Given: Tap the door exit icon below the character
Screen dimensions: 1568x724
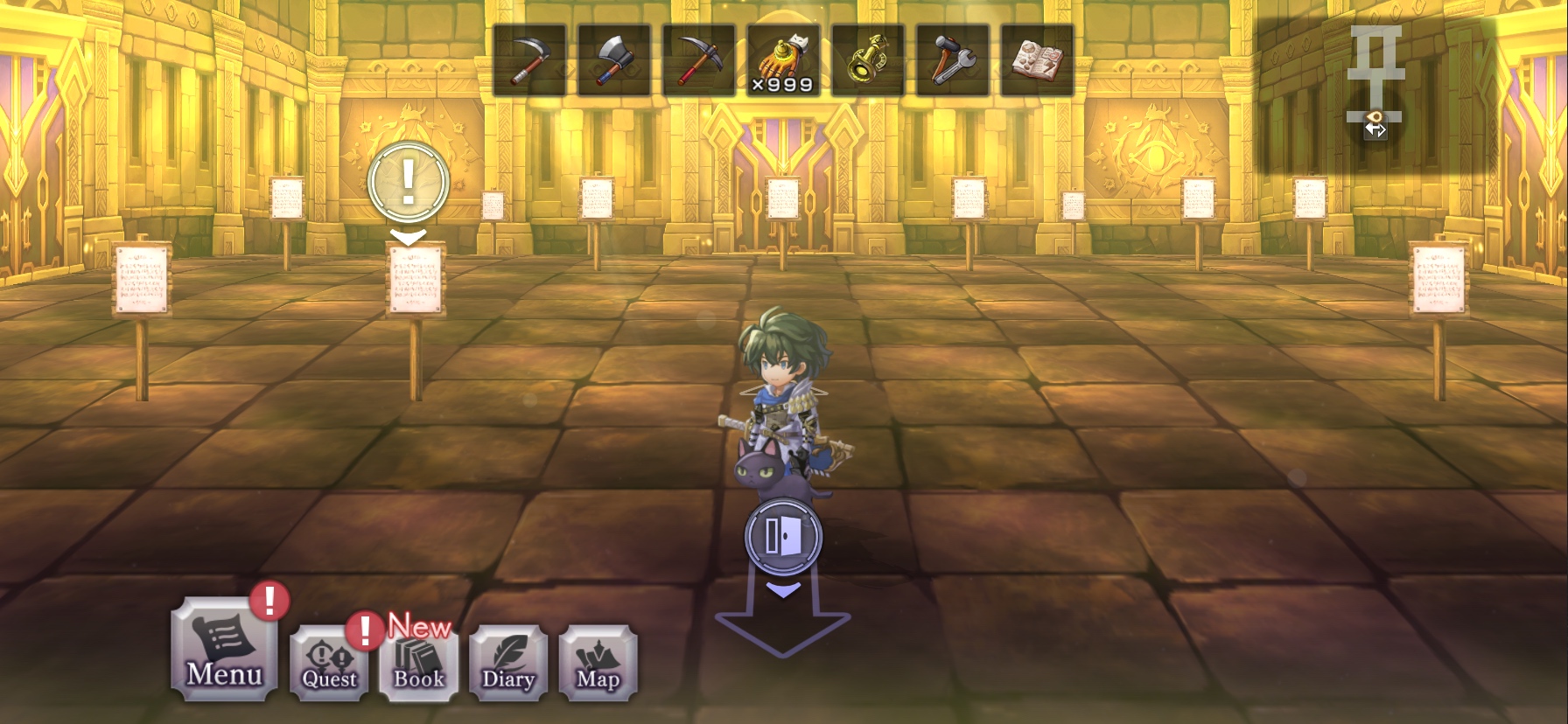Looking at the screenshot, I should 783,536.
